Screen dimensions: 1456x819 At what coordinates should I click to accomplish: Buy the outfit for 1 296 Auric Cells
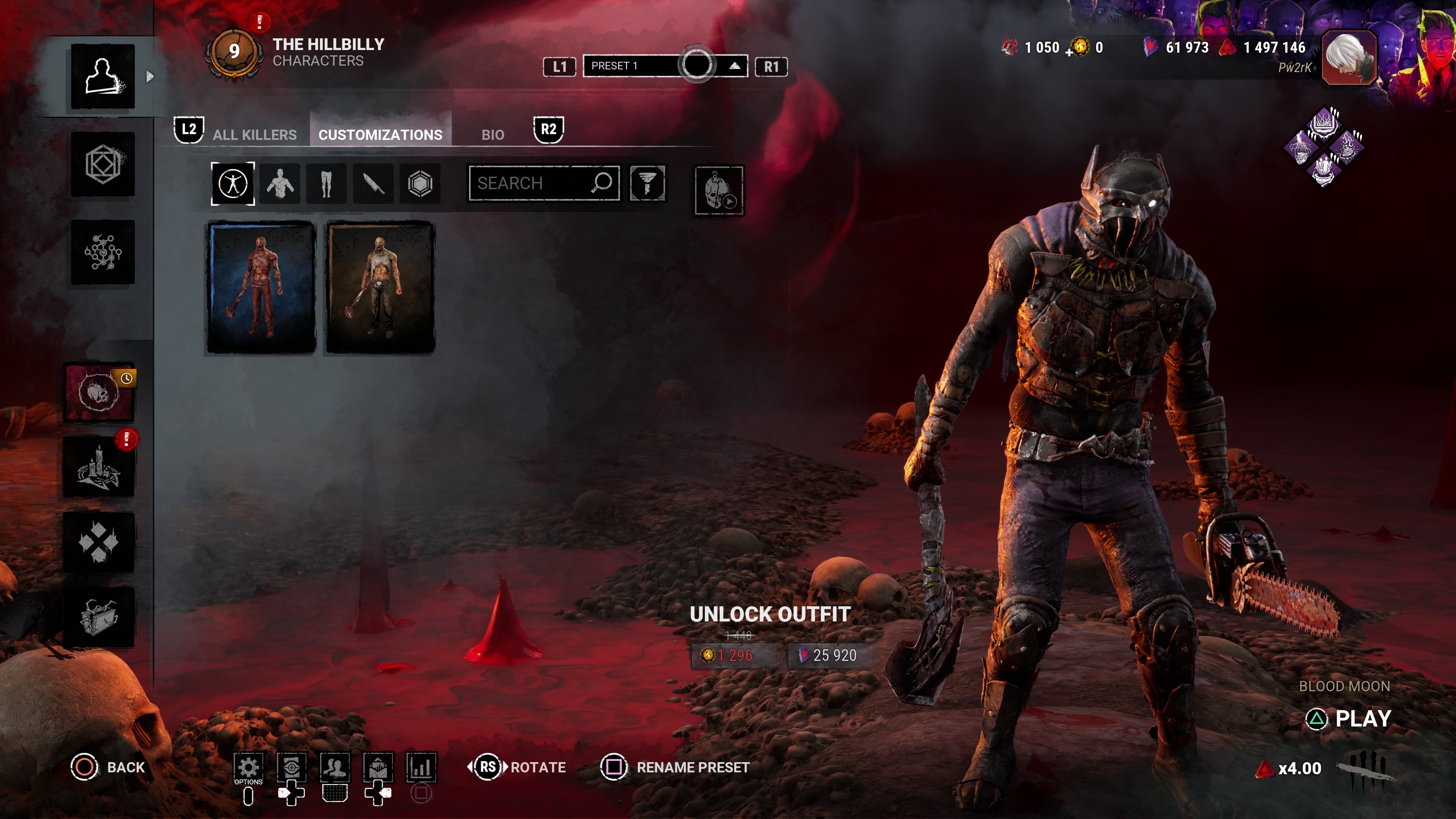(x=734, y=655)
